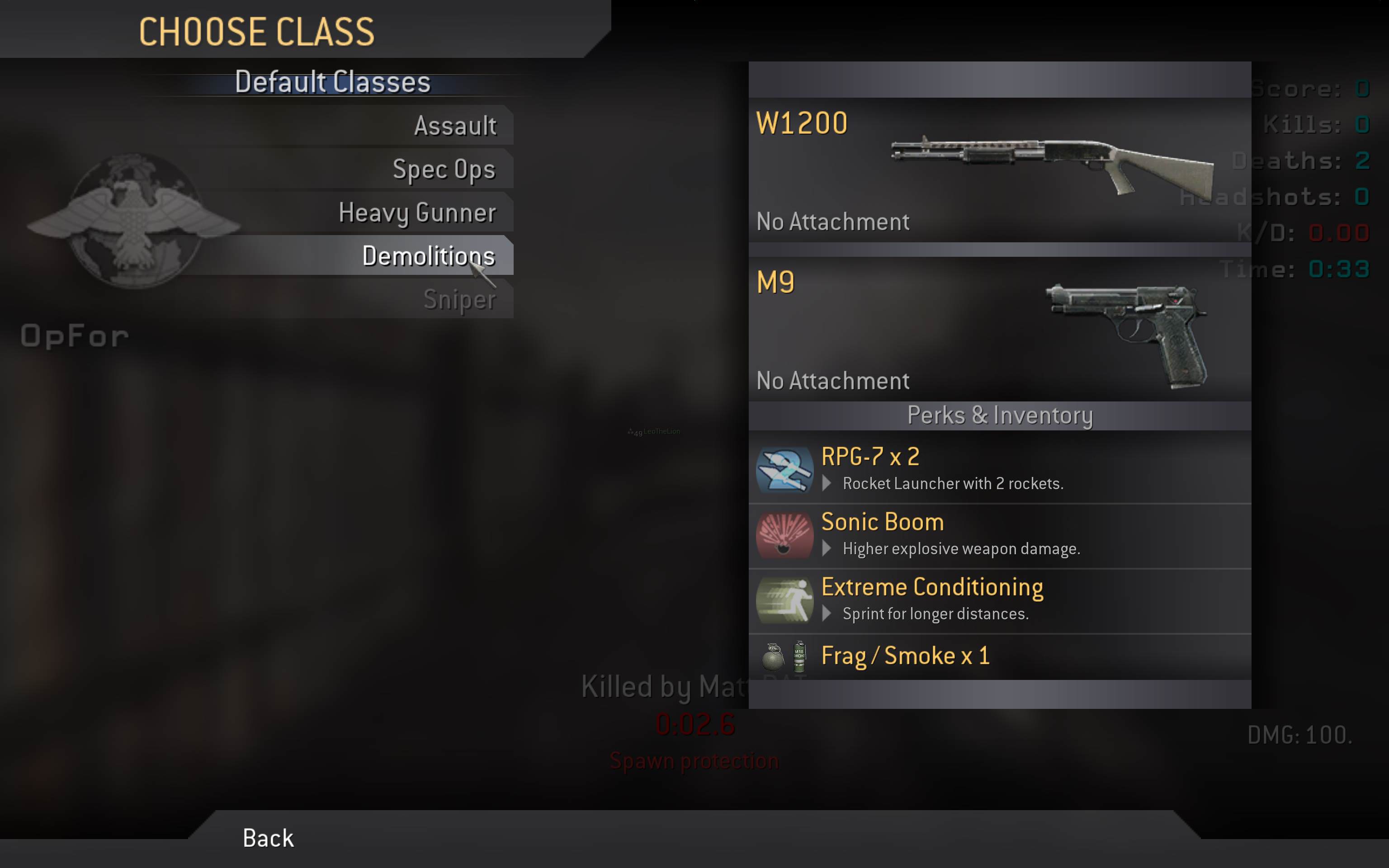Image resolution: width=1389 pixels, height=868 pixels.
Task: Choose the Sniper class
Action: [x=459, y=300]
